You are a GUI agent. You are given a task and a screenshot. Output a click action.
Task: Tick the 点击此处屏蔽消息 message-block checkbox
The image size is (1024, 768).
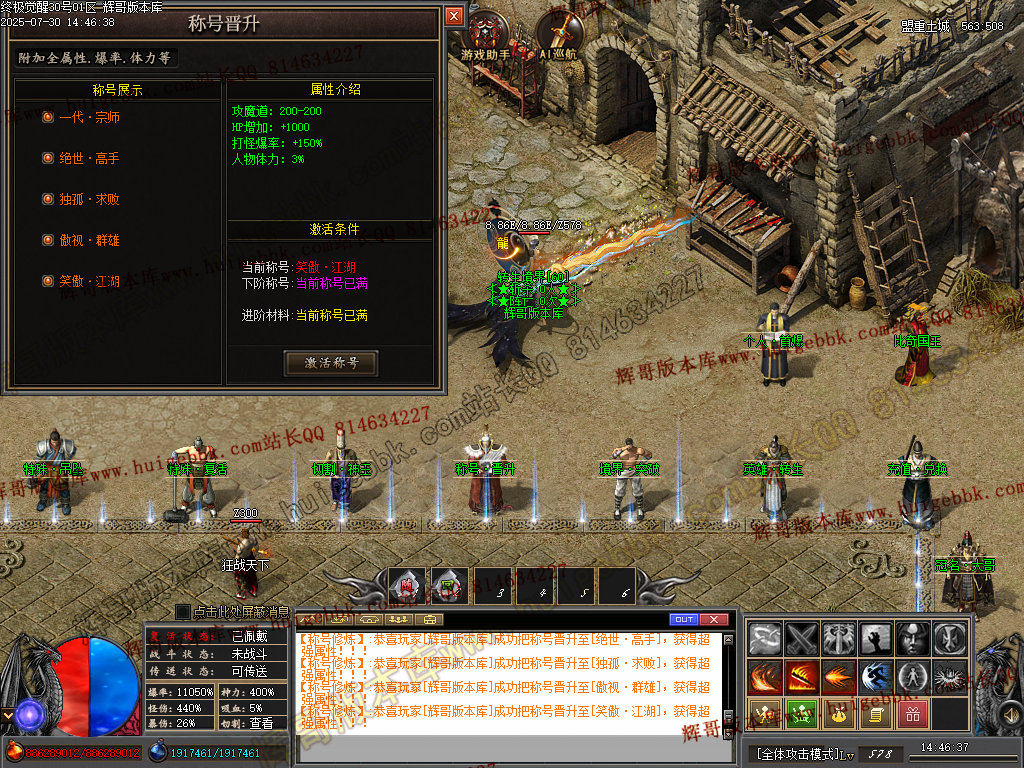(183, 611)
